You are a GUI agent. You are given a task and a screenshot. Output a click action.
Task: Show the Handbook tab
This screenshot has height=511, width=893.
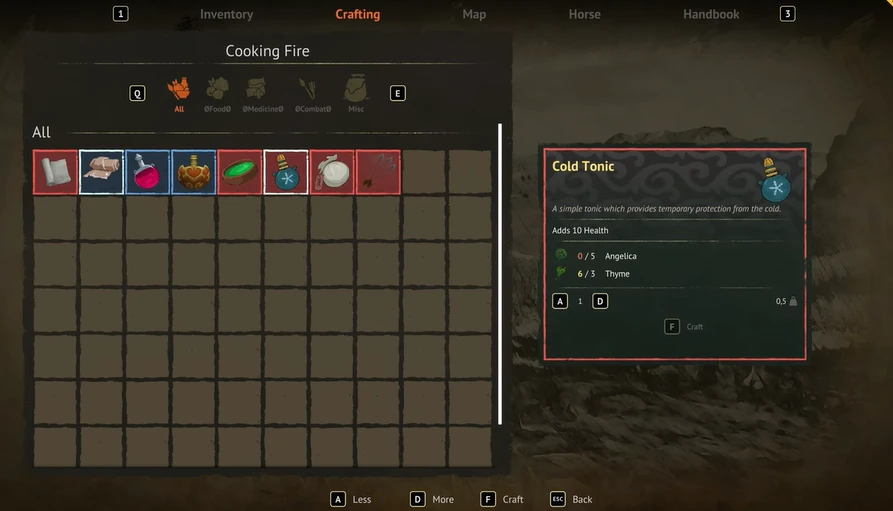point(711,14)
